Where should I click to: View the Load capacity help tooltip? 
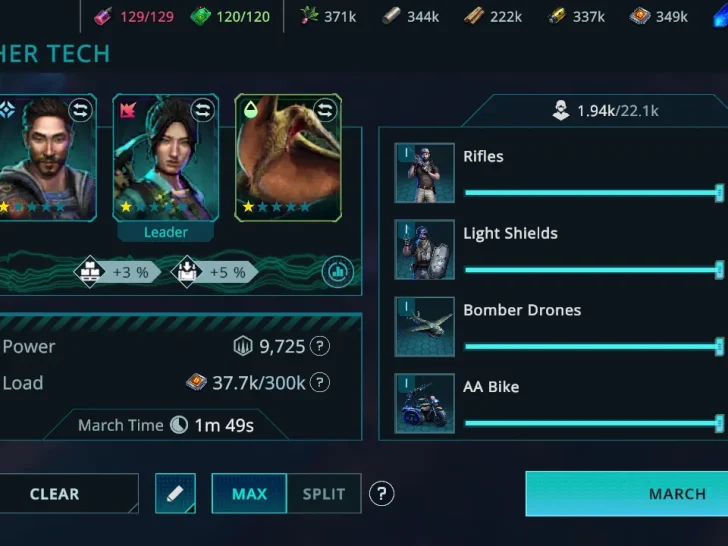click(x=319, y=383)
